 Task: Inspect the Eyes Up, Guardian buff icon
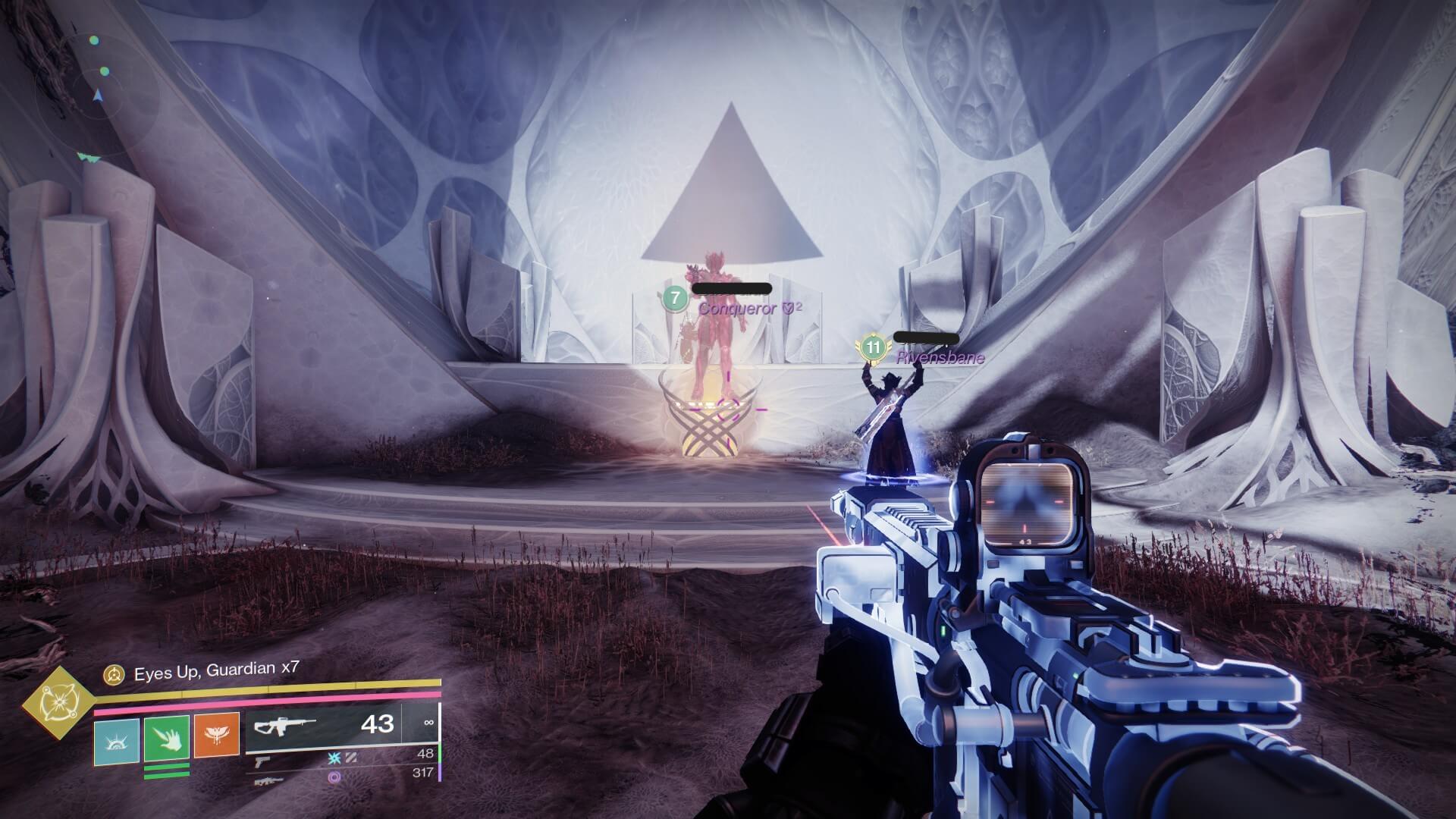pos(115,673)
